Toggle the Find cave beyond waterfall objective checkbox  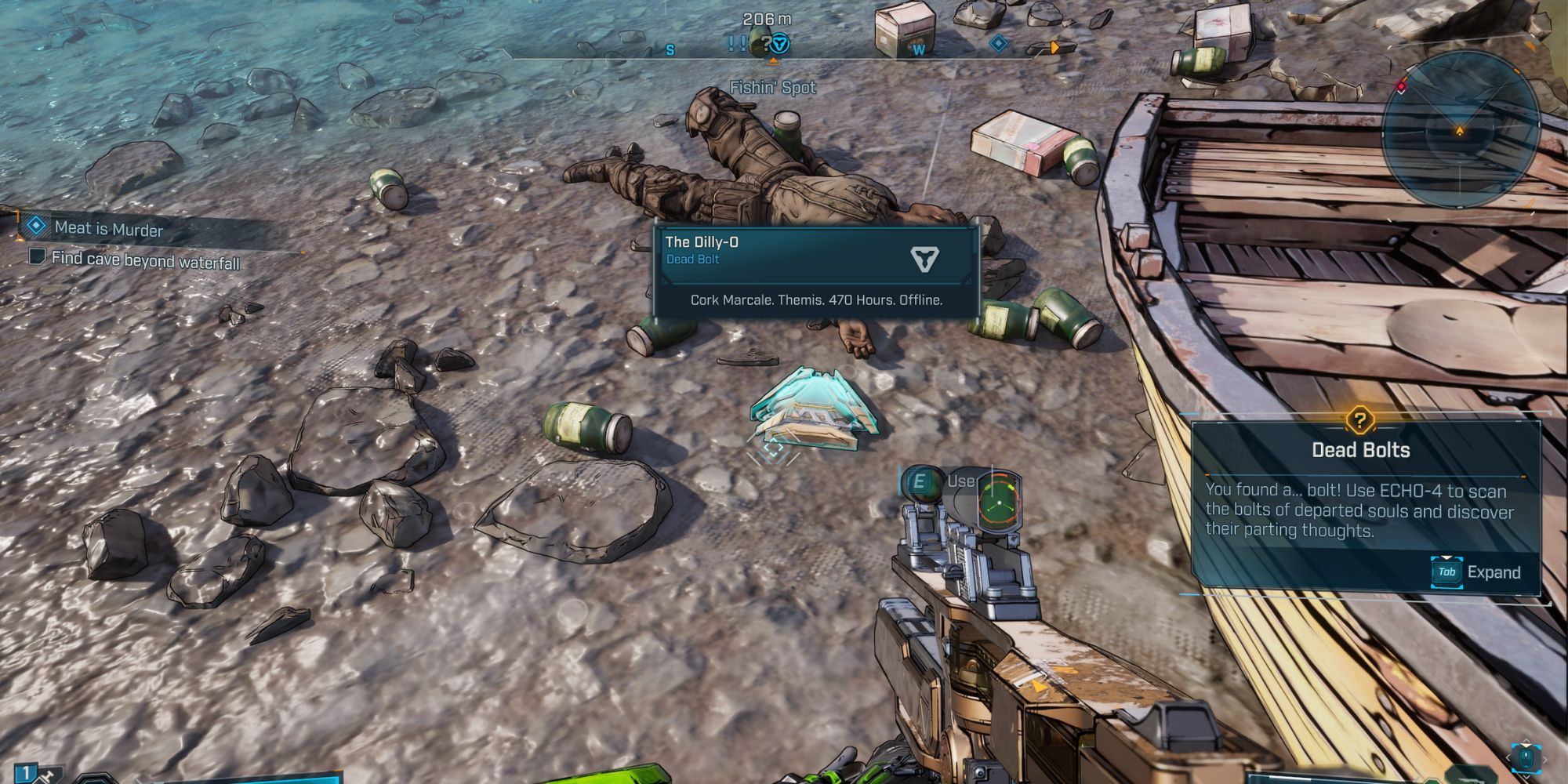[x=36, y=256]
